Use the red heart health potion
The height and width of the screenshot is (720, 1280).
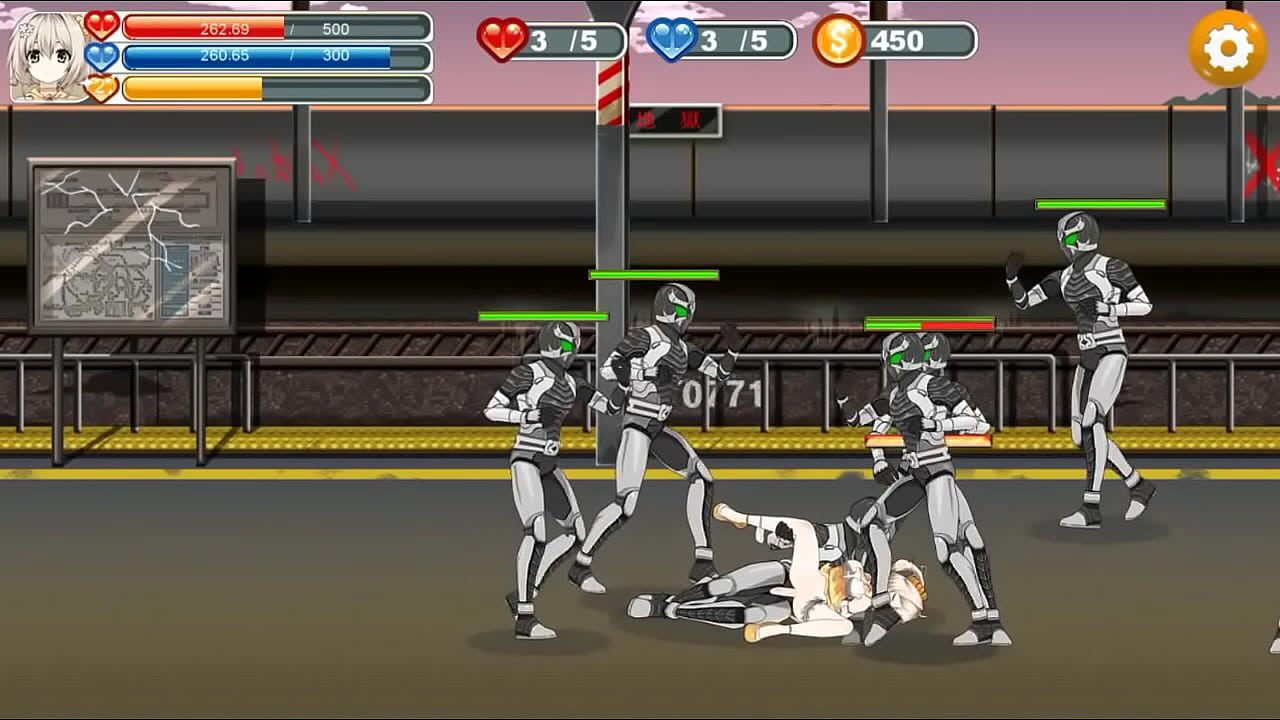pyautogui.click(x=503, y=40)
